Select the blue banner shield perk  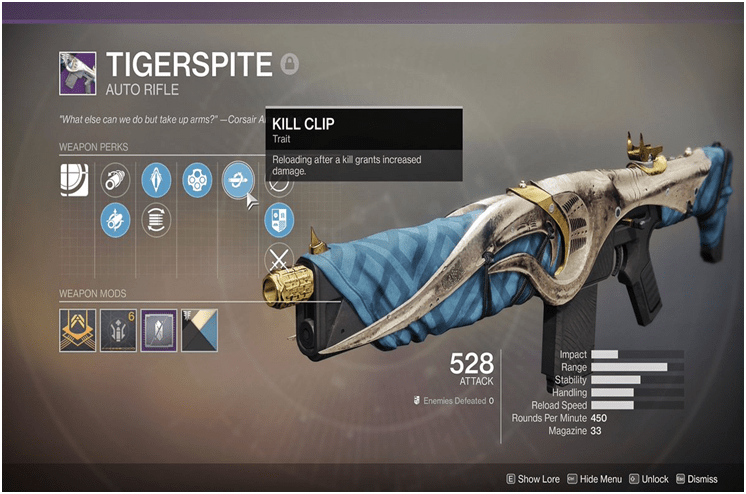[280, 219]
